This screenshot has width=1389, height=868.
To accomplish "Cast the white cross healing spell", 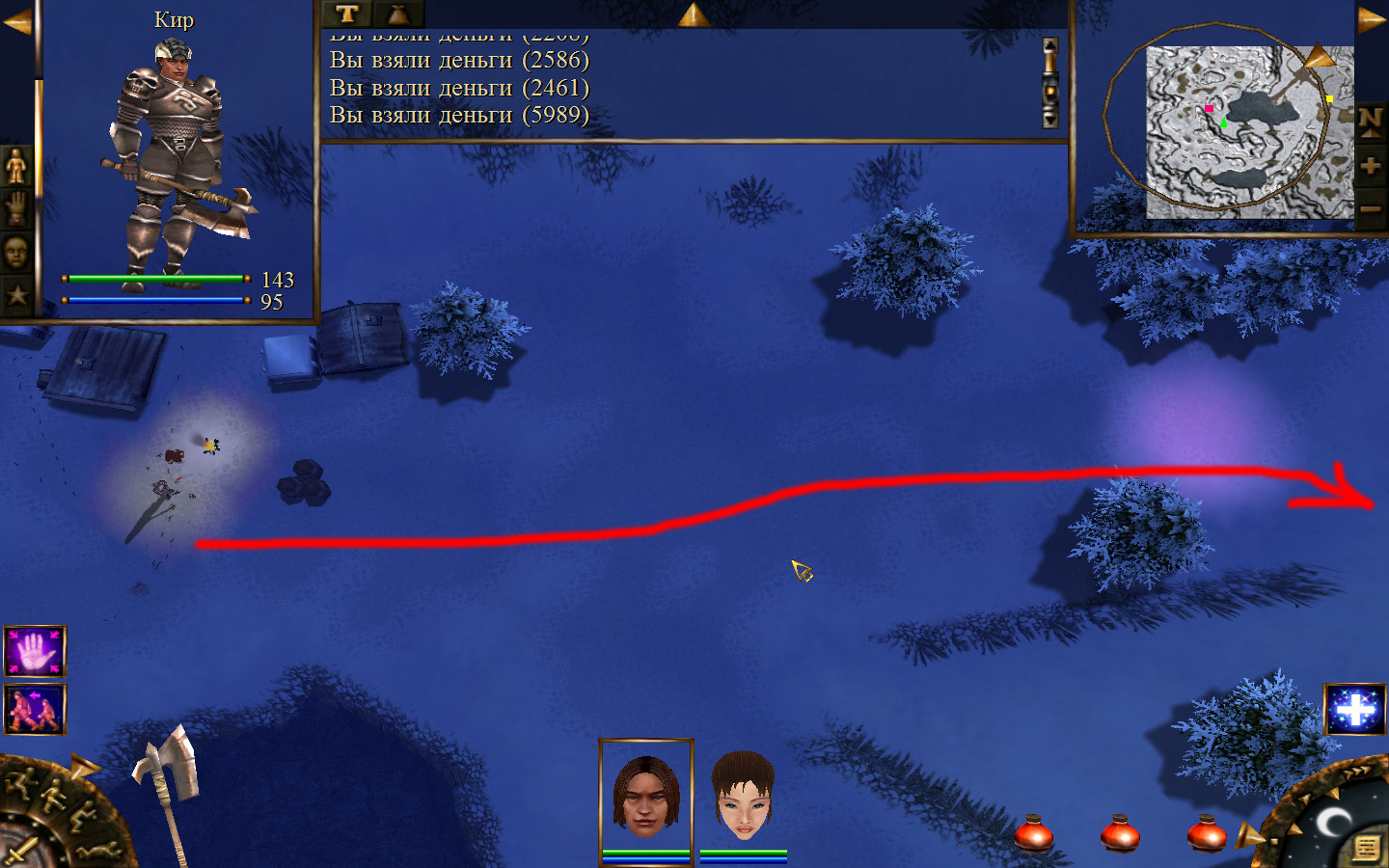I will 1355,710.
